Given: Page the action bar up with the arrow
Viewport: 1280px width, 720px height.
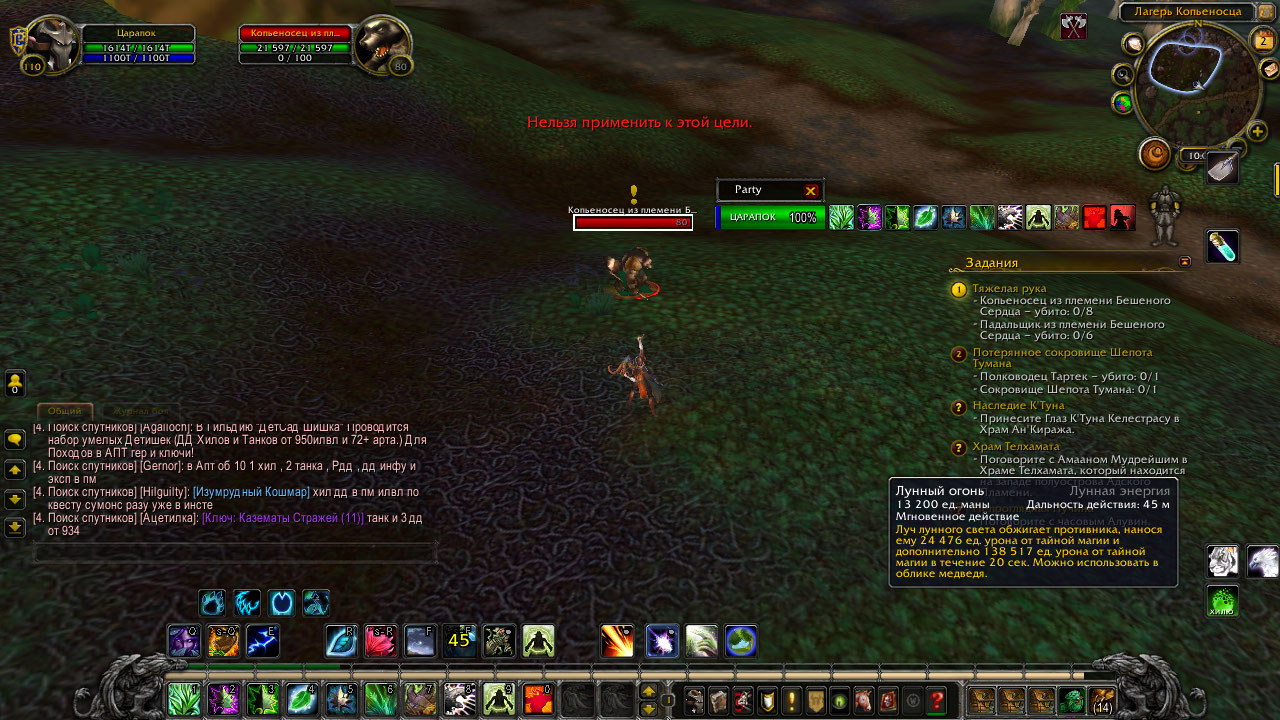Looking at the screenshot, I should [x=648, y=691].
